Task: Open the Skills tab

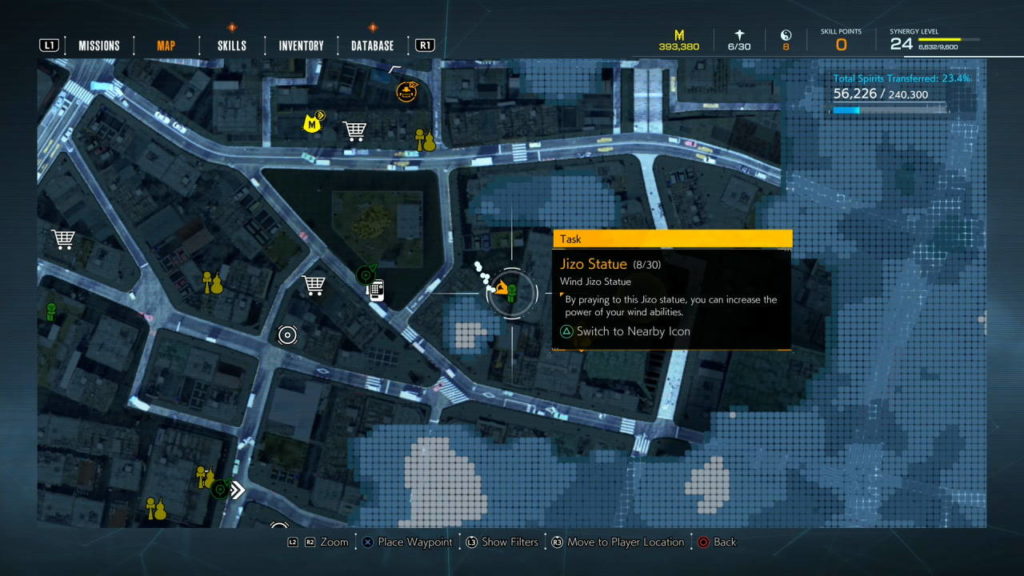Action: click(232, 45)
